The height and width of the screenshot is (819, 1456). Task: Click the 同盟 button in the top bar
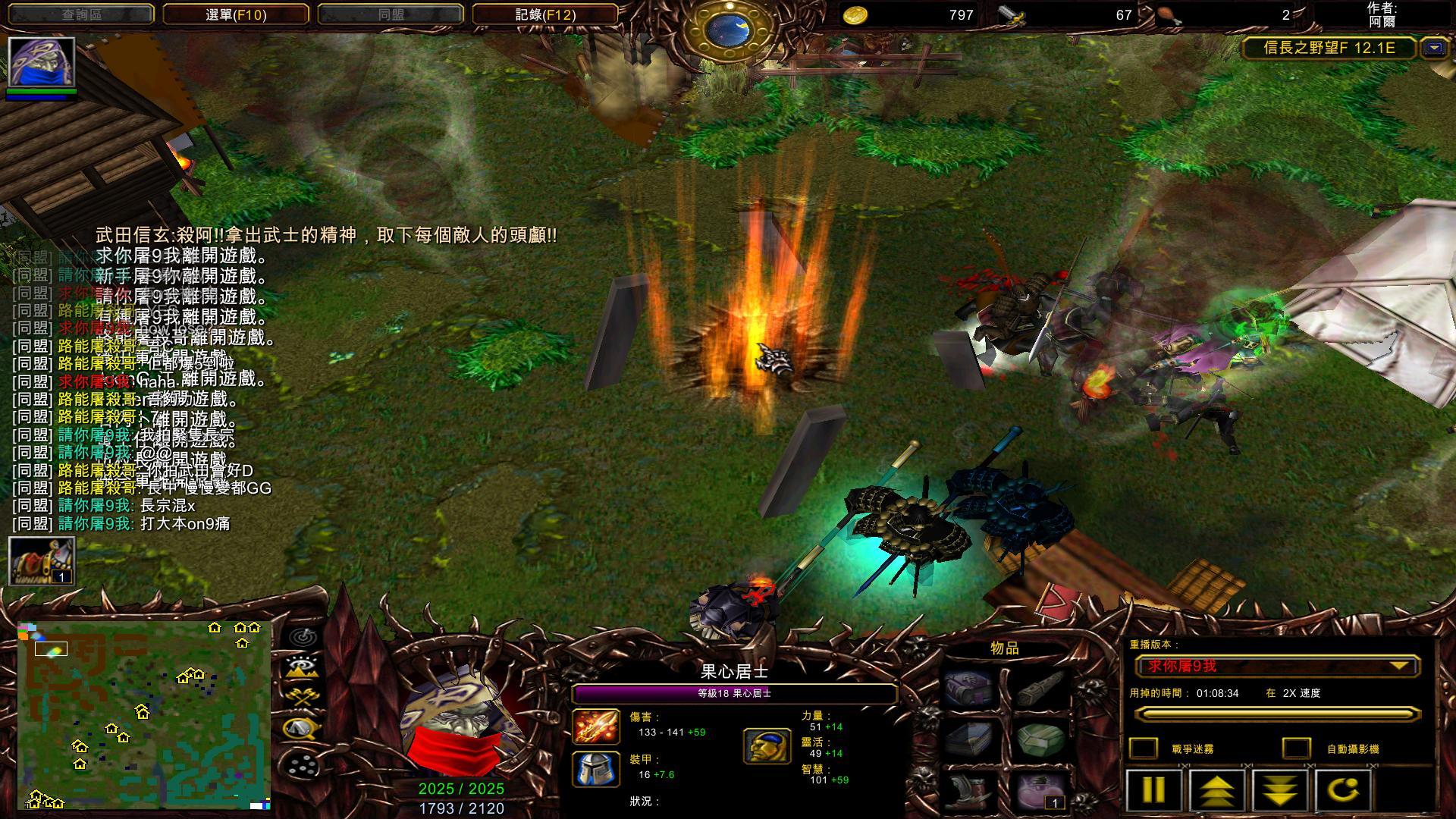391,14
